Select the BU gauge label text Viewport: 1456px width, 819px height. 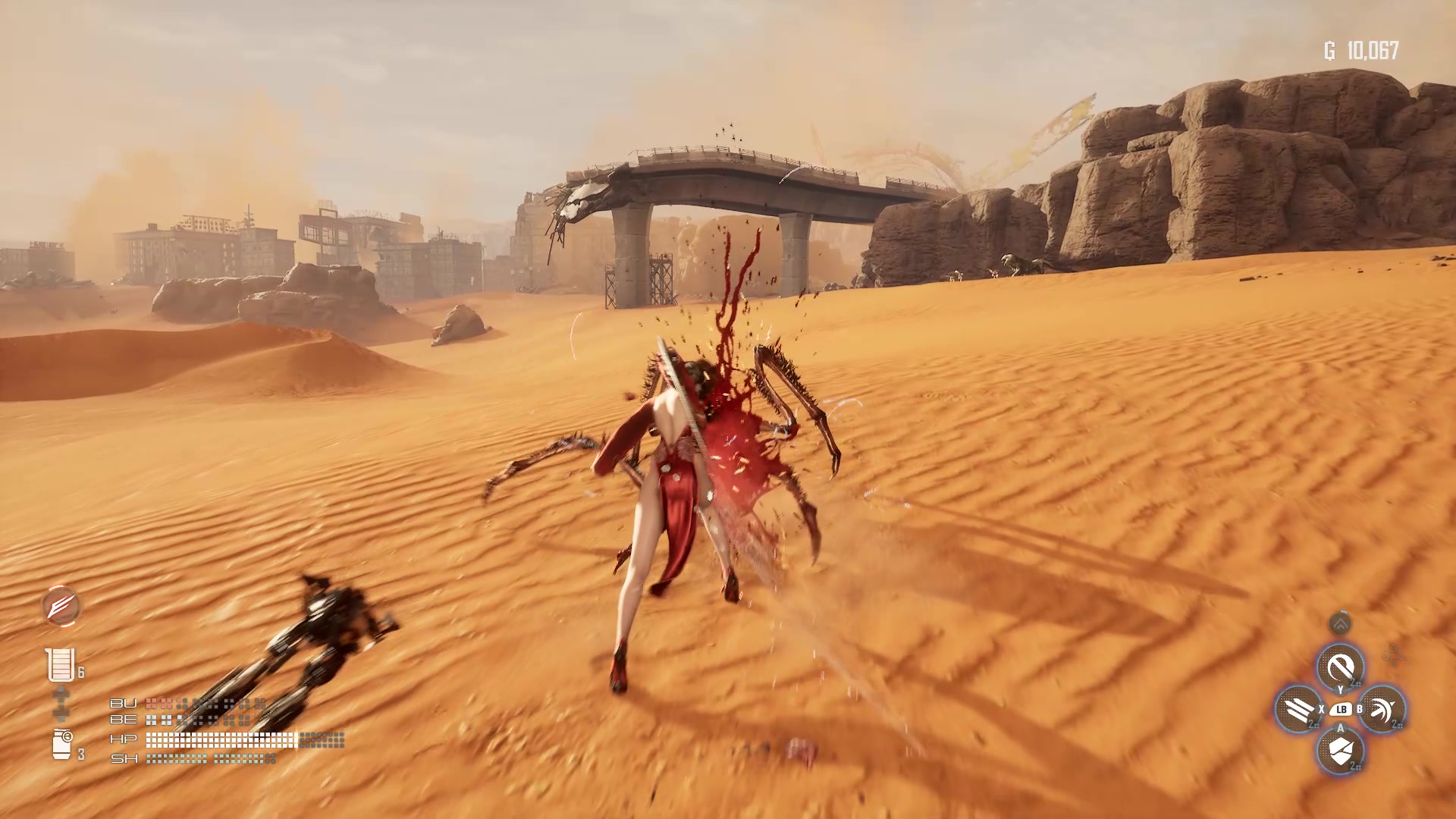coord(122,704)
